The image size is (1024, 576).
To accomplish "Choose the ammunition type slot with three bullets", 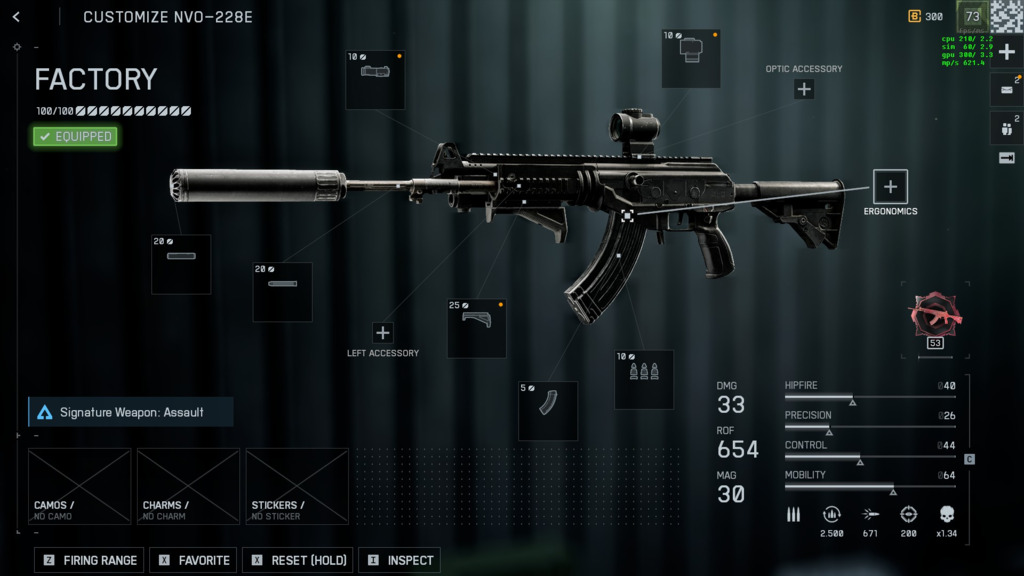I will coord(644,379).
